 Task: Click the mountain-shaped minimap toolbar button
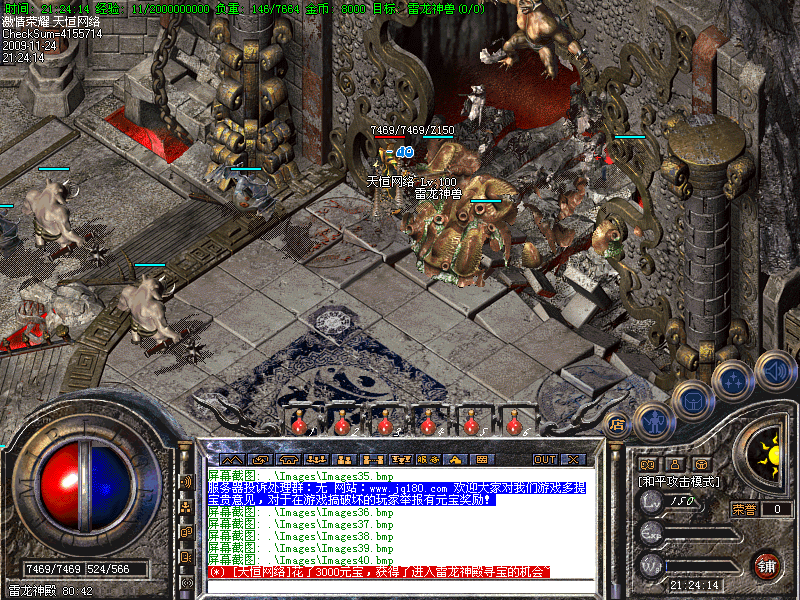(x=231, y=459)
